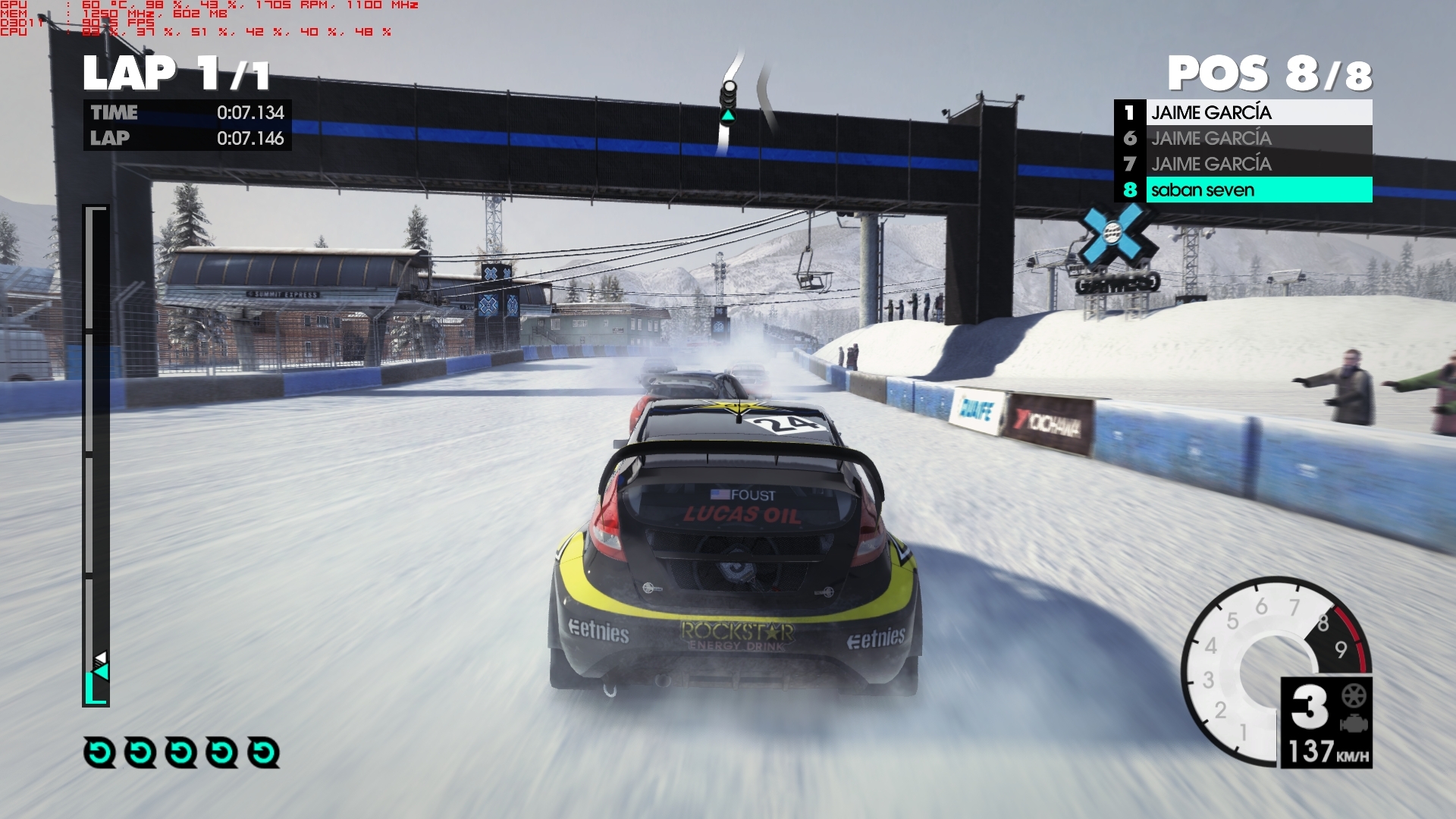Image resolution: width=1456 pixels, height=819 pixels.
Task: Click the vertical track progress bar
Action: (96, 455)
